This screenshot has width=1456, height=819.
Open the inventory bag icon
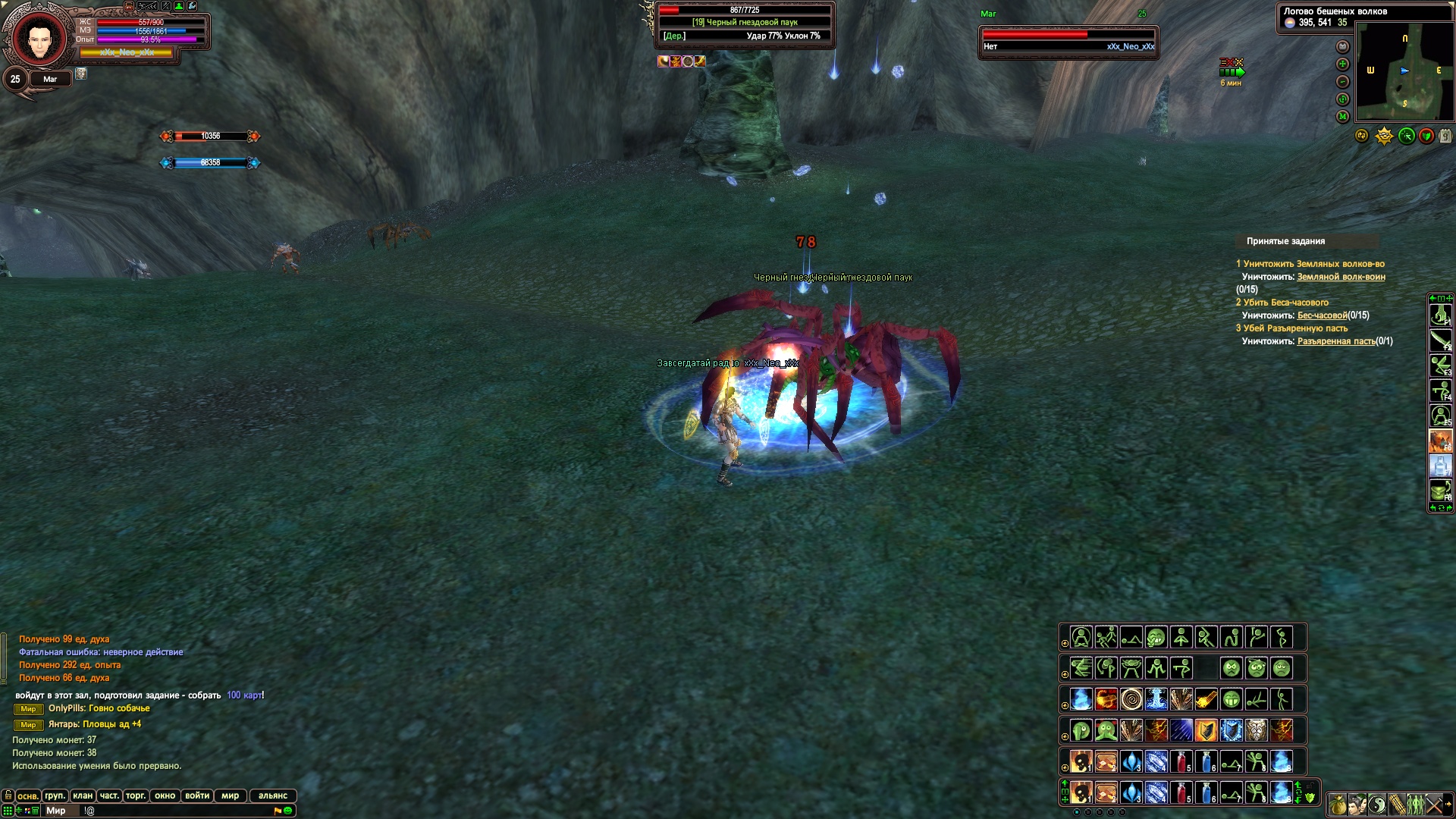click(1337, 804)
